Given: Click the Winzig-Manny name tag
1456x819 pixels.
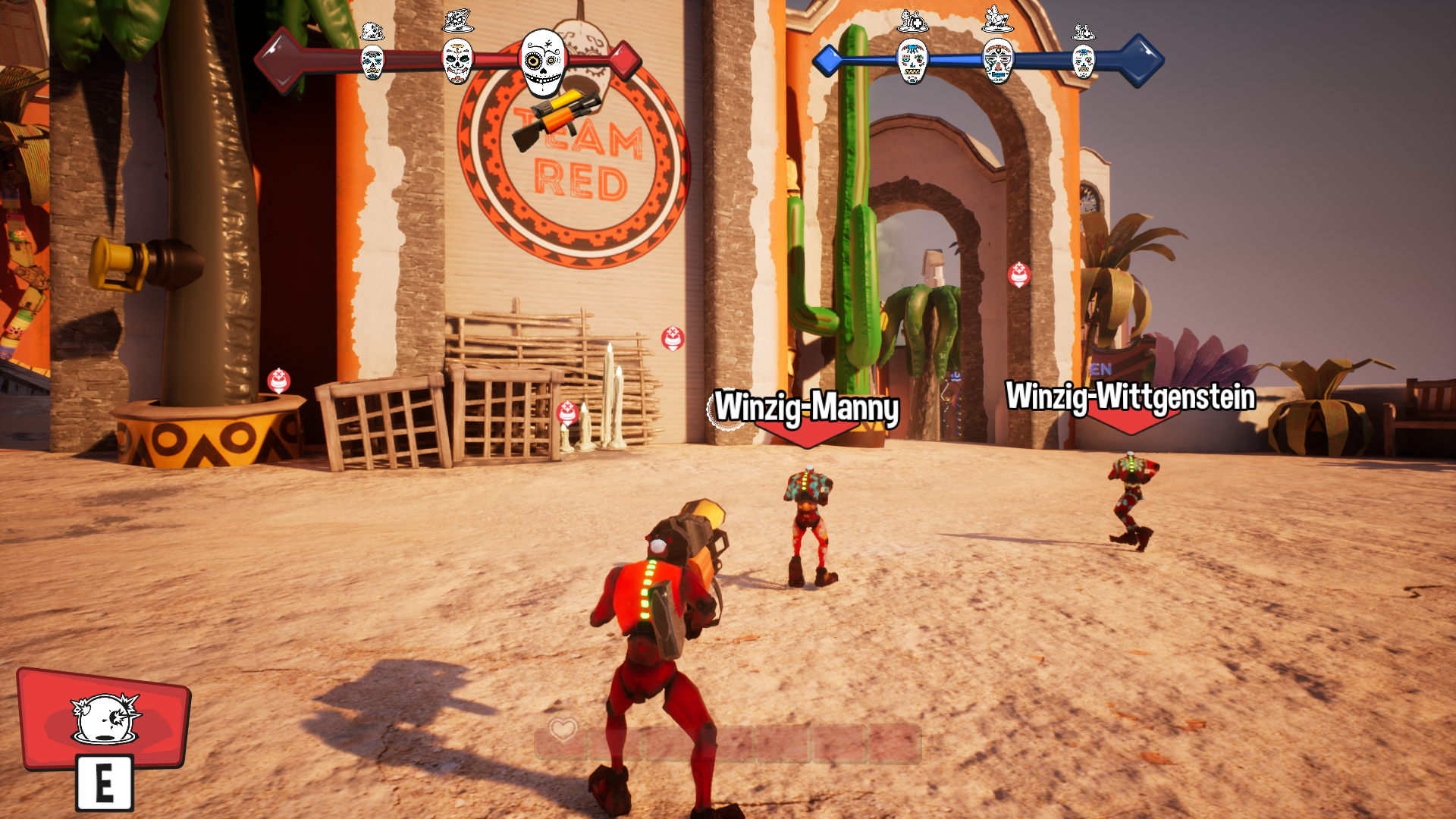Looking at the screenshot, I should [x=806, y=407].
